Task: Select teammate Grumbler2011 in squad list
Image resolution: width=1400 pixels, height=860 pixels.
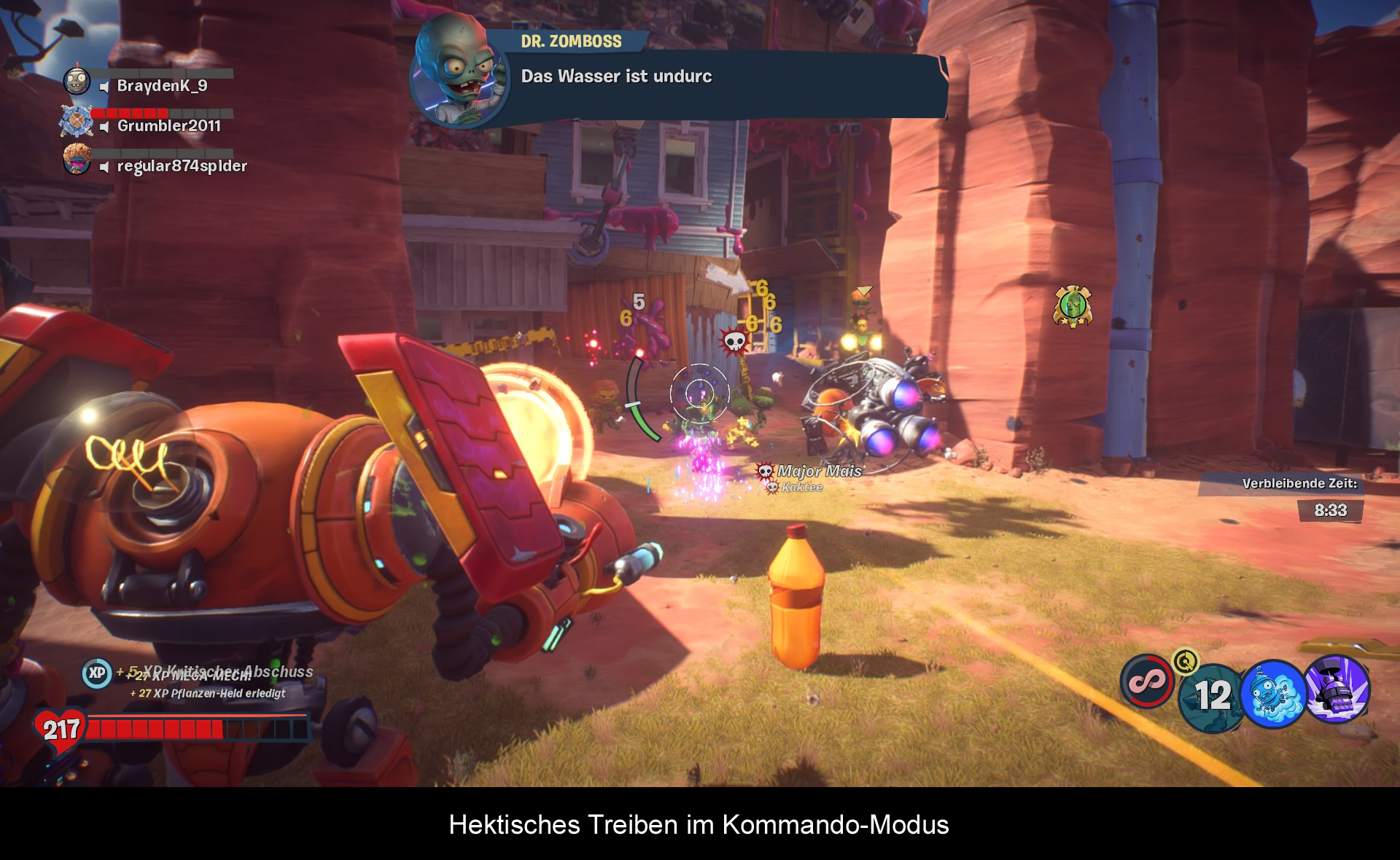Action: [168, 126]
